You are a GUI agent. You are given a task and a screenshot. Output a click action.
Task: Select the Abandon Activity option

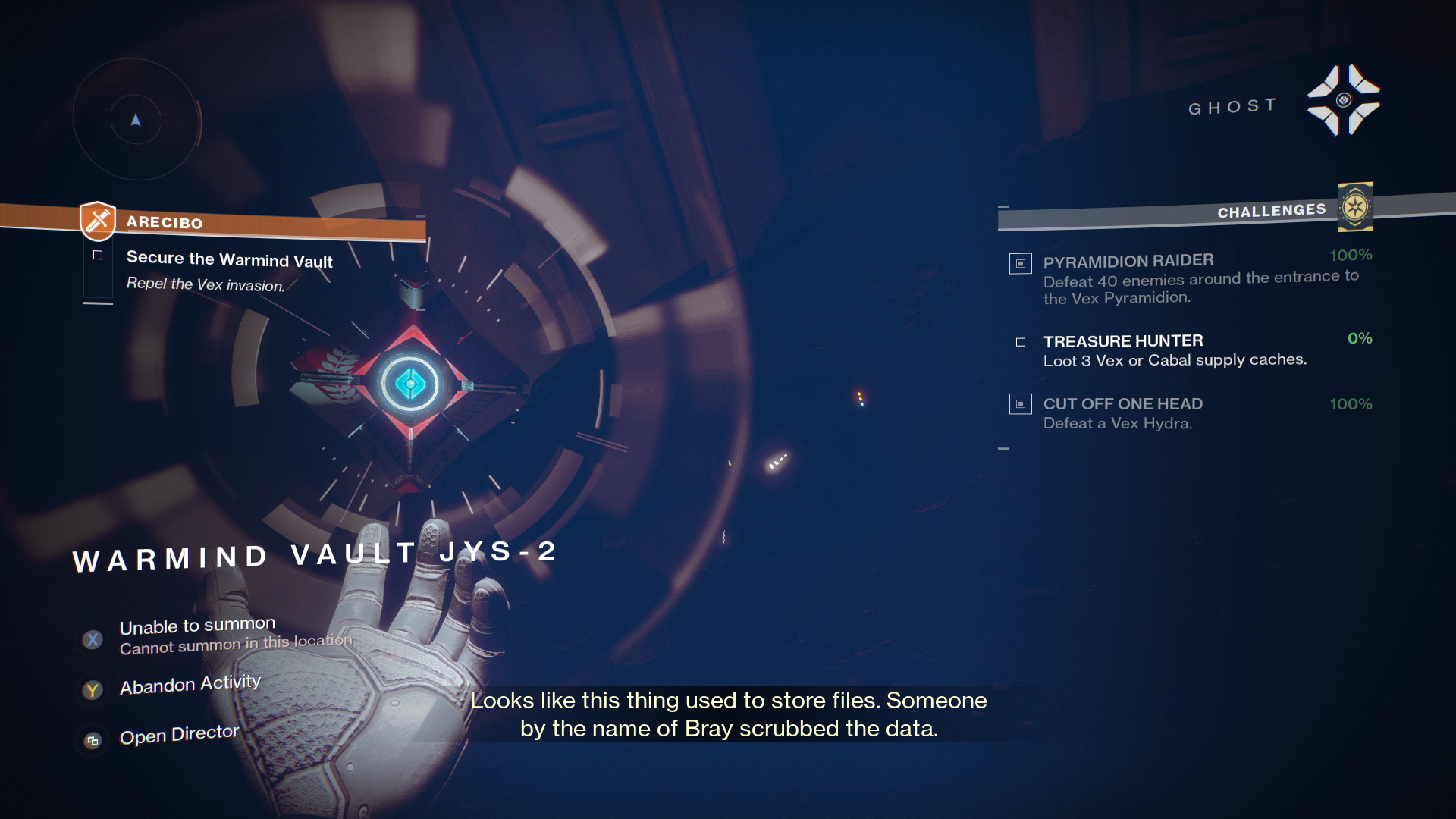[x=190, y=685]
